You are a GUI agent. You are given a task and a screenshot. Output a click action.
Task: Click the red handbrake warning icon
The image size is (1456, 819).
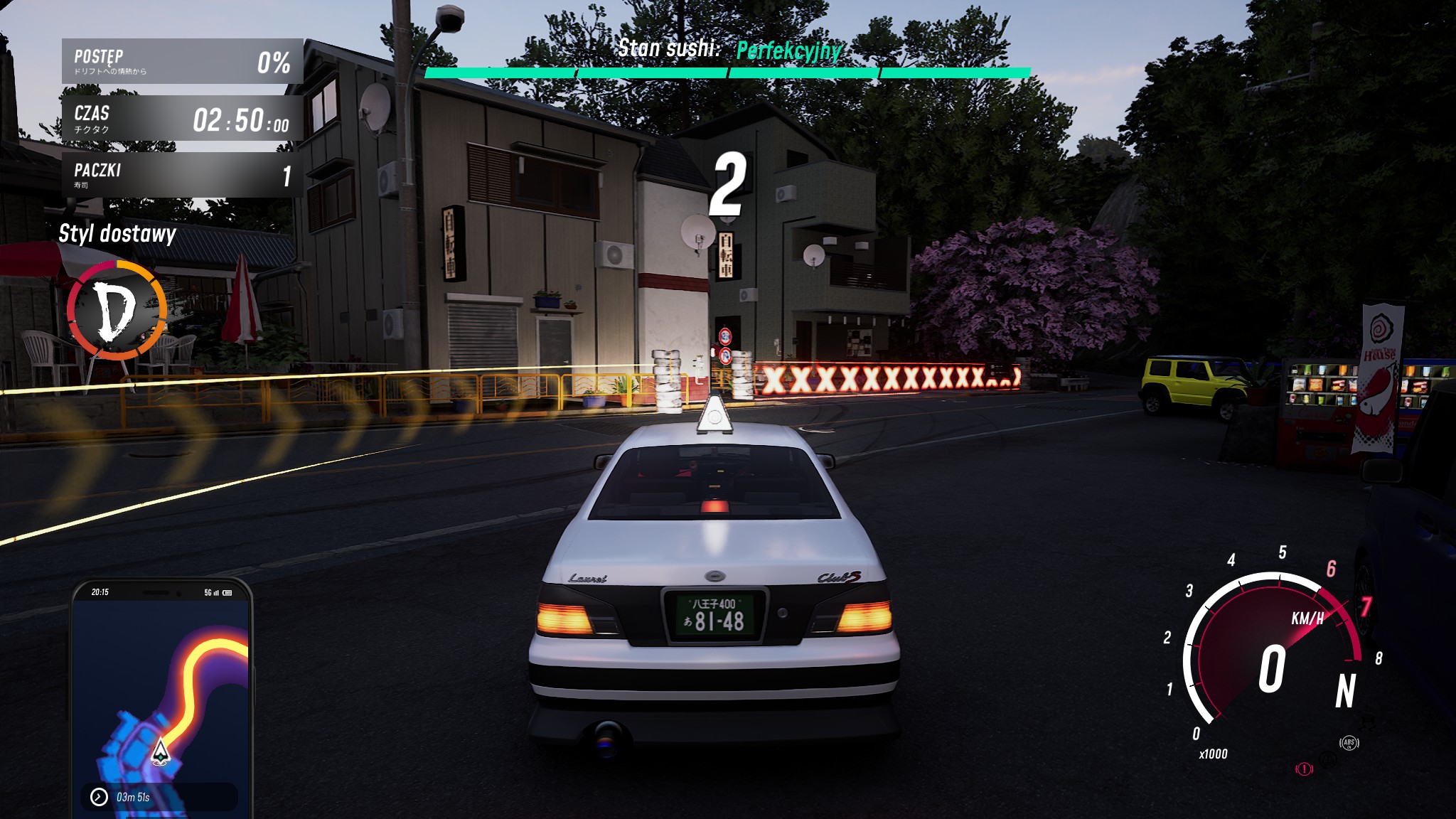click(1304, 769)
